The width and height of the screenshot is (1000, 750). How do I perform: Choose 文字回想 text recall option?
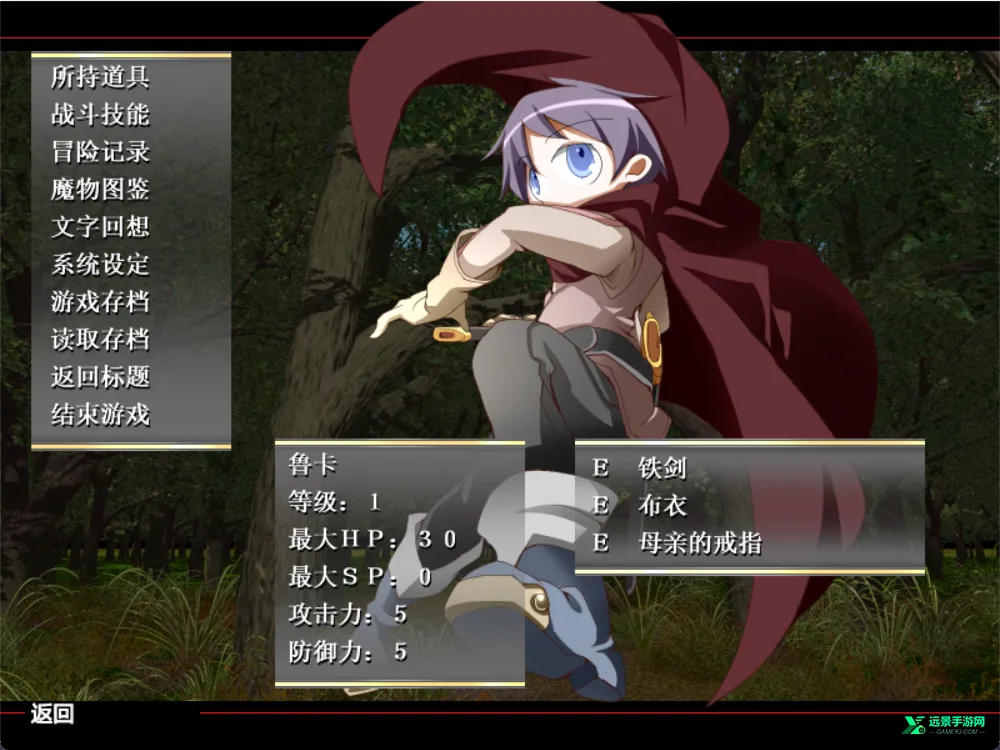click(100, 227)
